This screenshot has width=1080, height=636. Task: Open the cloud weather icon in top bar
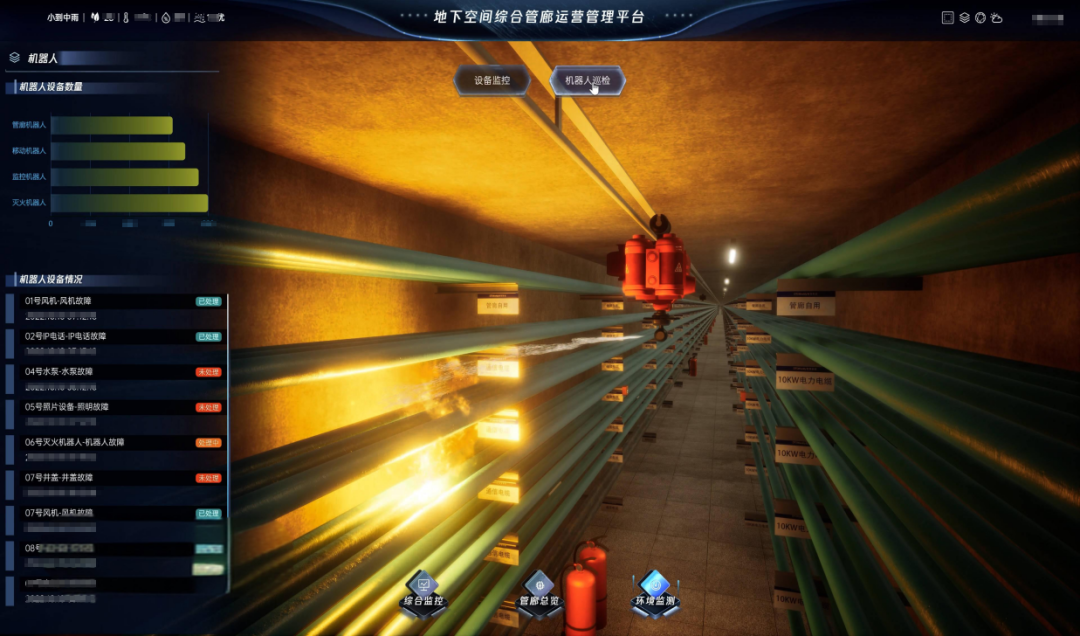(996, 18)
